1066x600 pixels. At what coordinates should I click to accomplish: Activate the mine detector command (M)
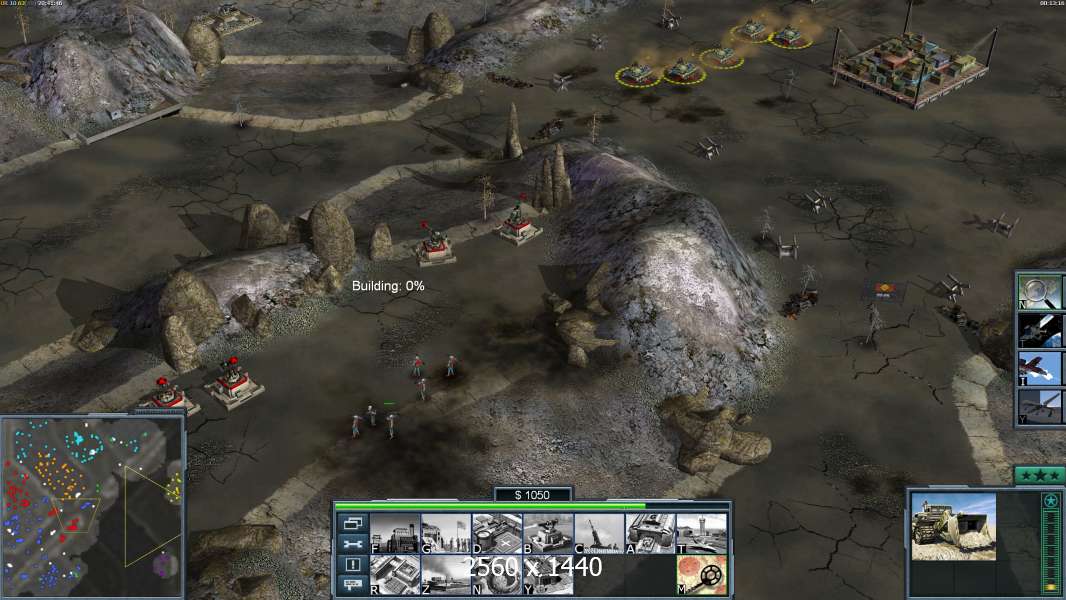(x=701, y=575)
